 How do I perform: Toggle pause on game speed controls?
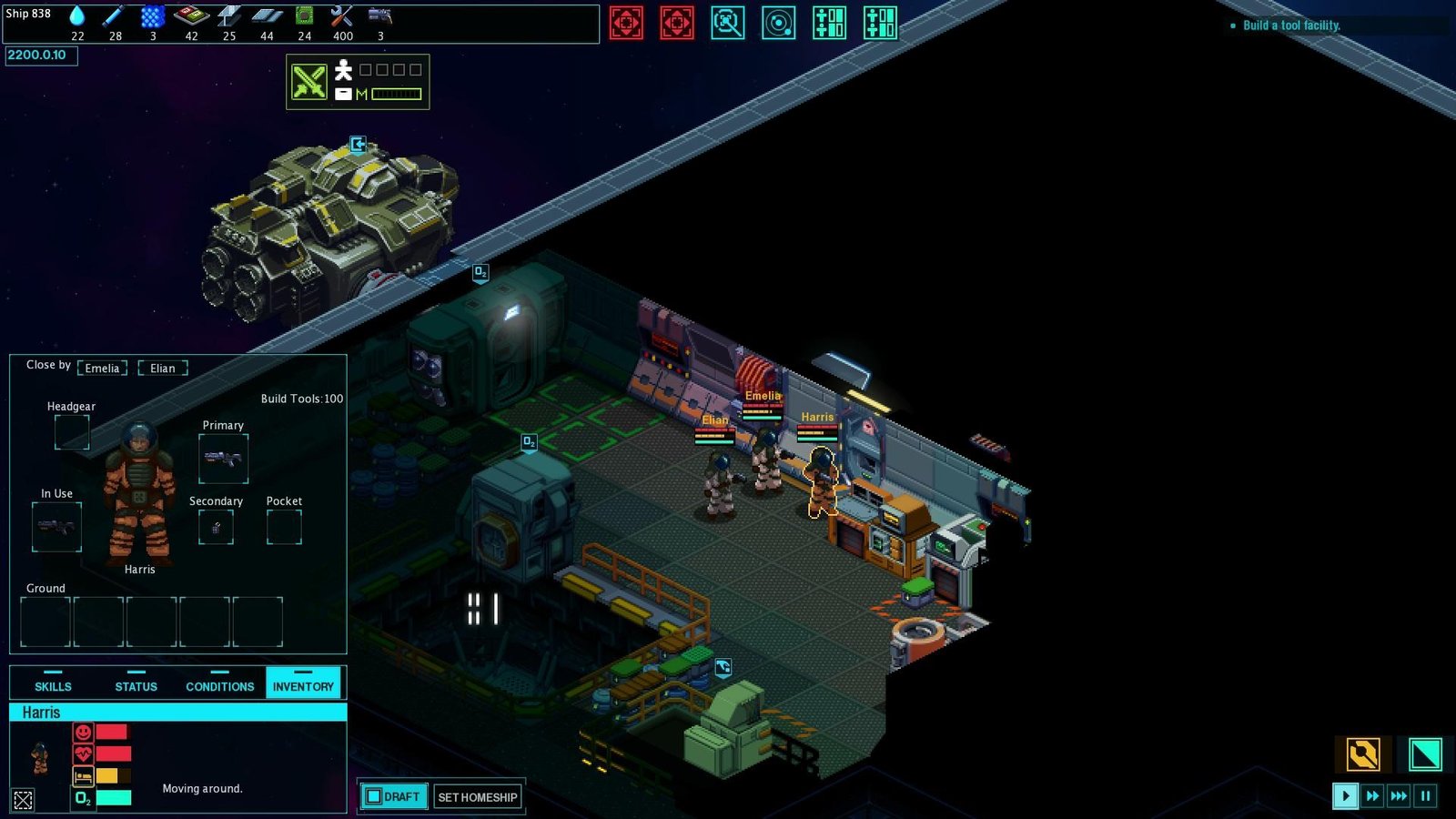[1425, 795]
